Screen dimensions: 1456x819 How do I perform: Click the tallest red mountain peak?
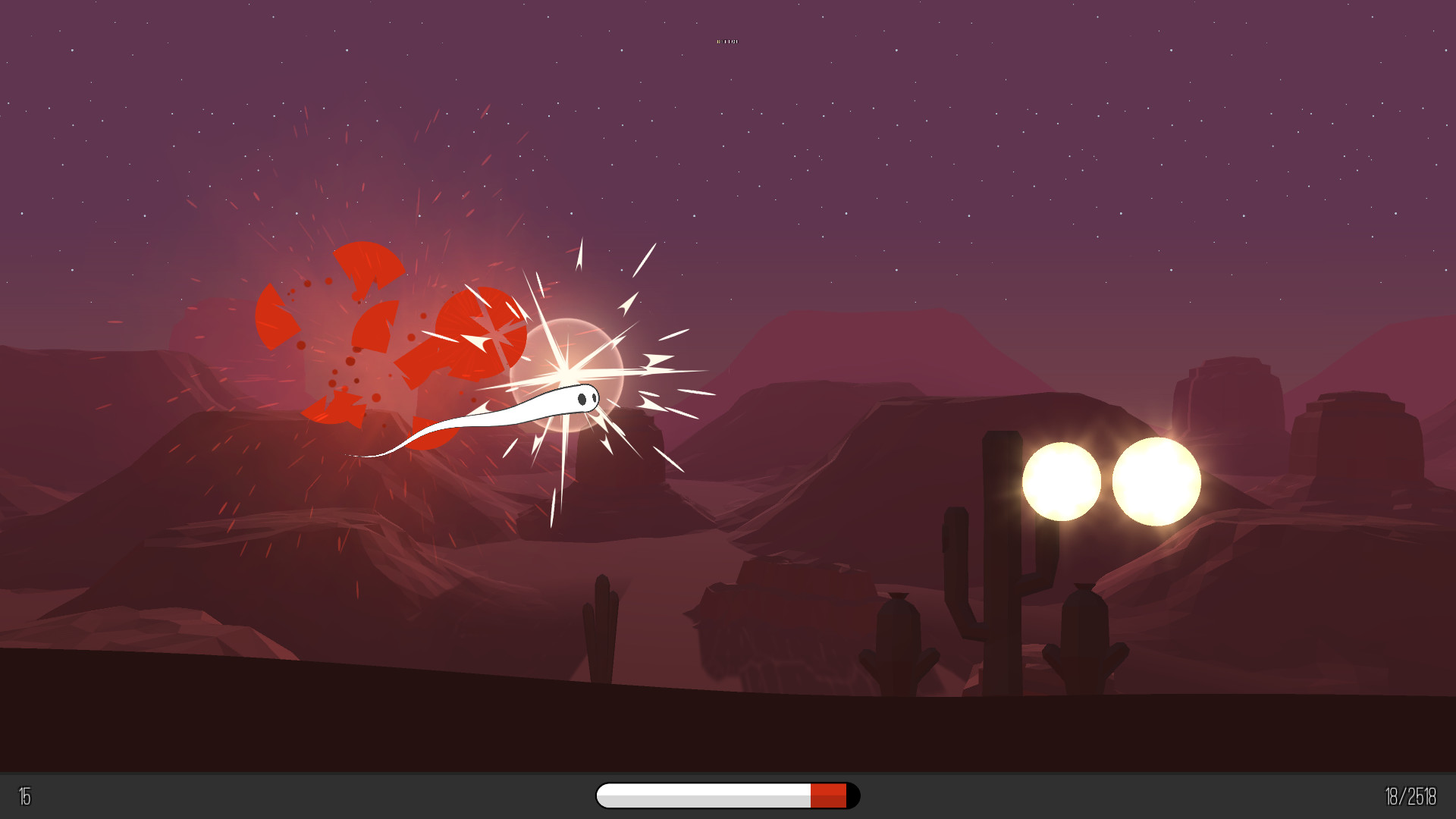click(x=872, y=334)
